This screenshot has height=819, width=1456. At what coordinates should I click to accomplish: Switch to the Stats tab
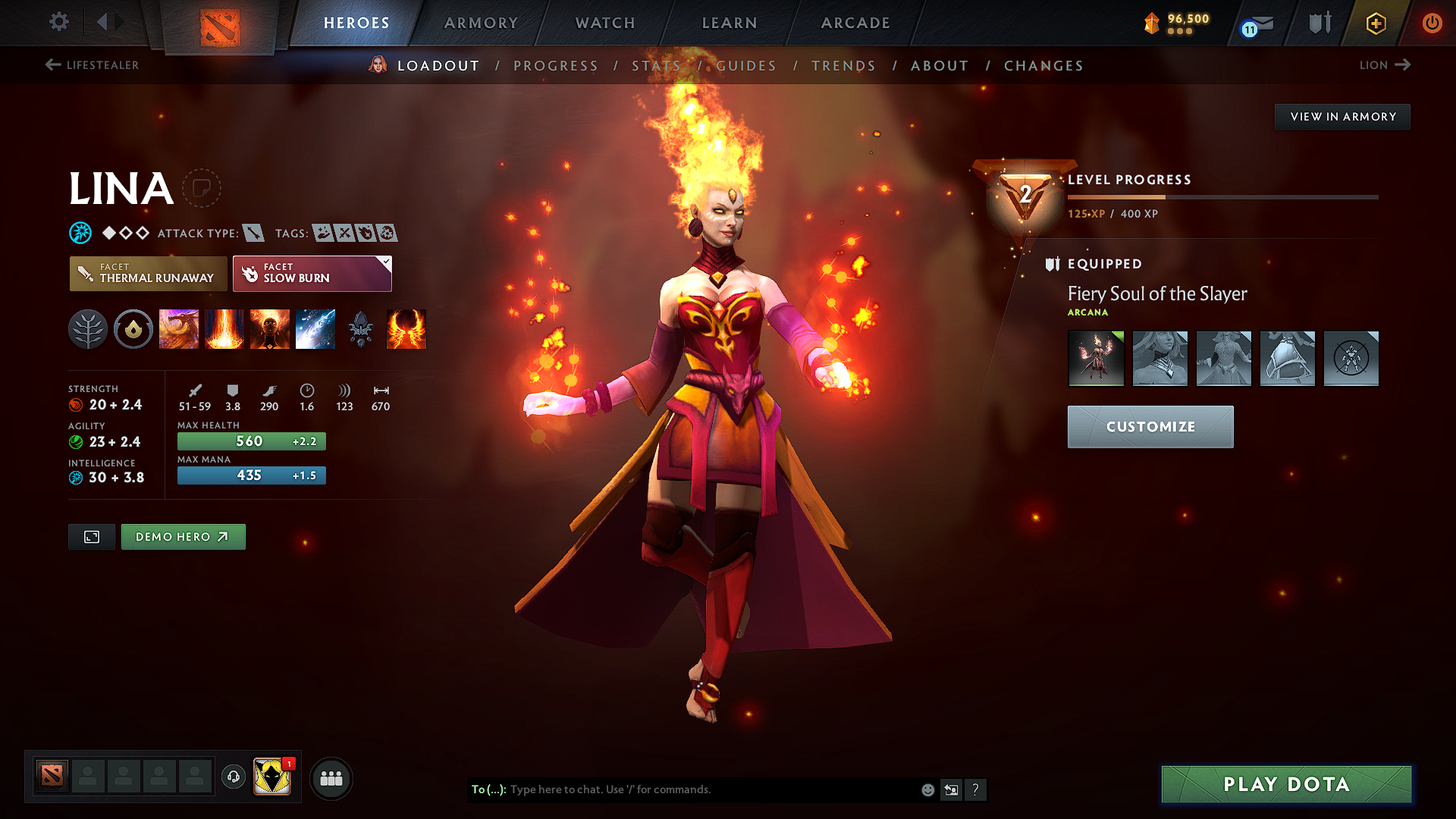click(654, 66)
